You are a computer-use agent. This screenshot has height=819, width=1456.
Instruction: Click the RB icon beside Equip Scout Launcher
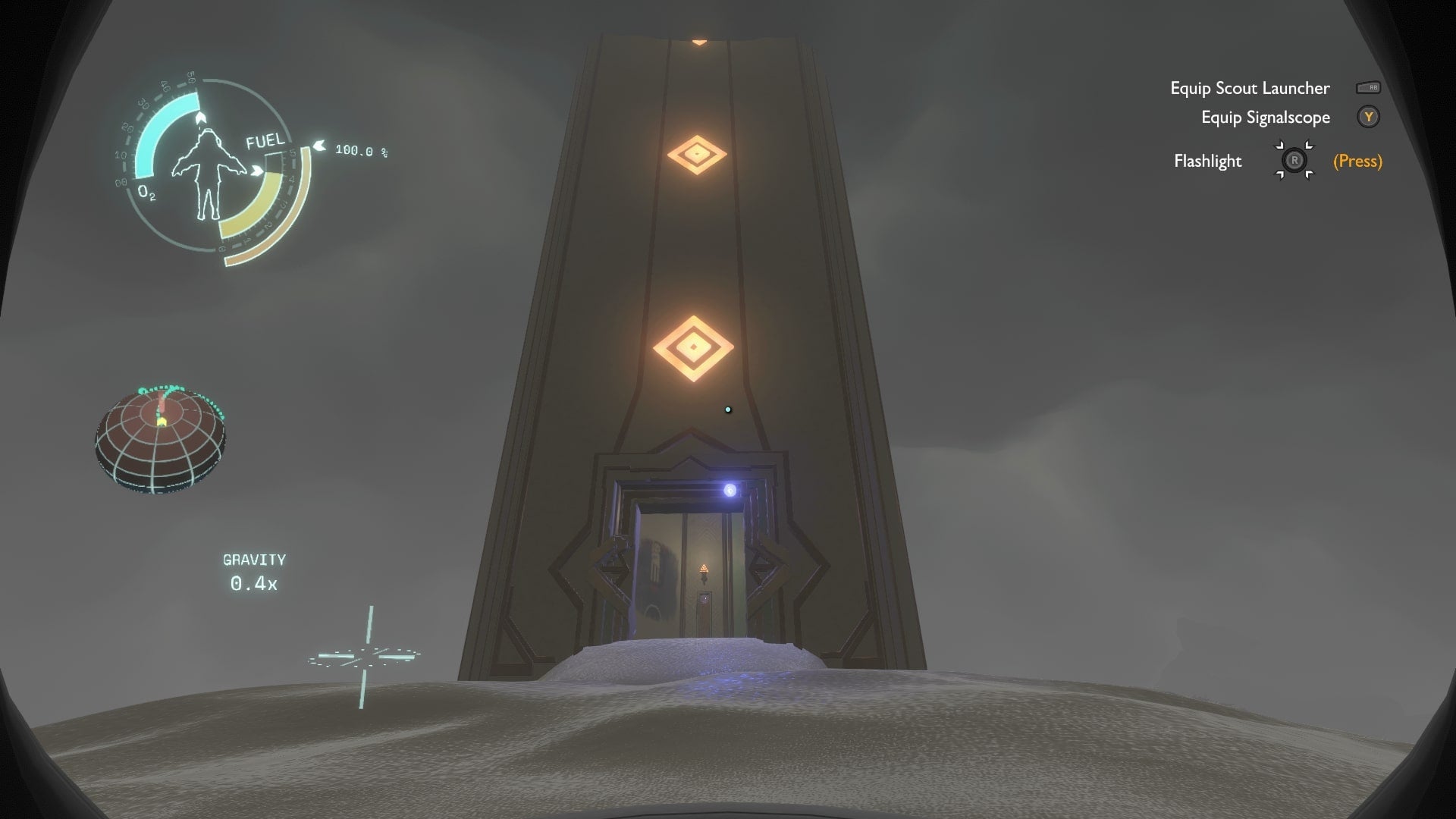tap(1370, 87)
